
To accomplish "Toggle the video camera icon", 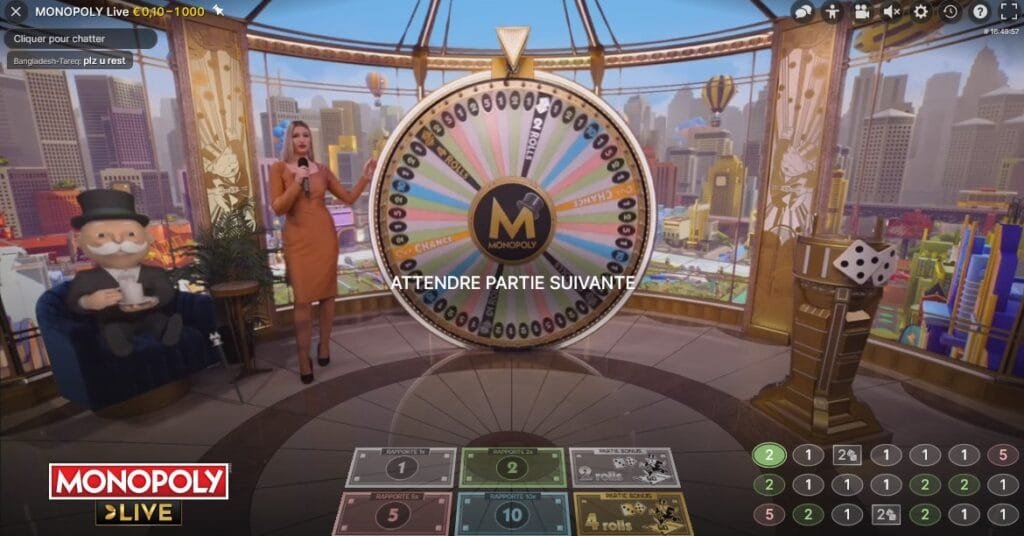I will pos(862,12).
